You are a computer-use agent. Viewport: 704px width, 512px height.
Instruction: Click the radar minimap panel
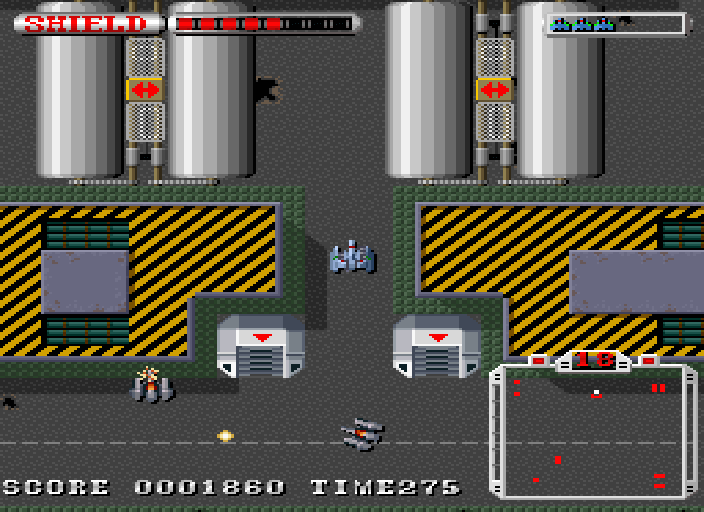coord(593,432)
